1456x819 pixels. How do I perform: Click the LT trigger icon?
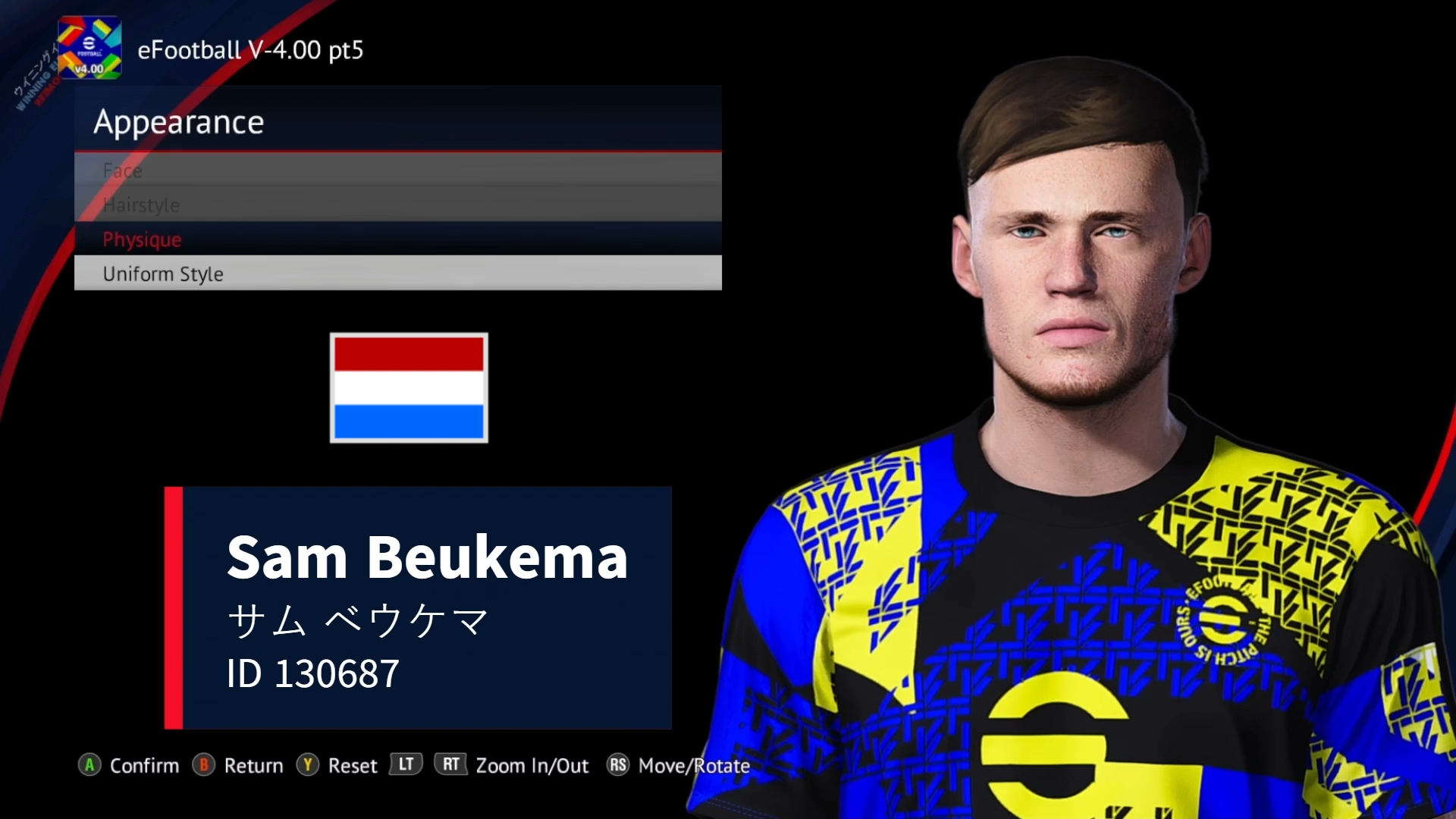(405, 765)
